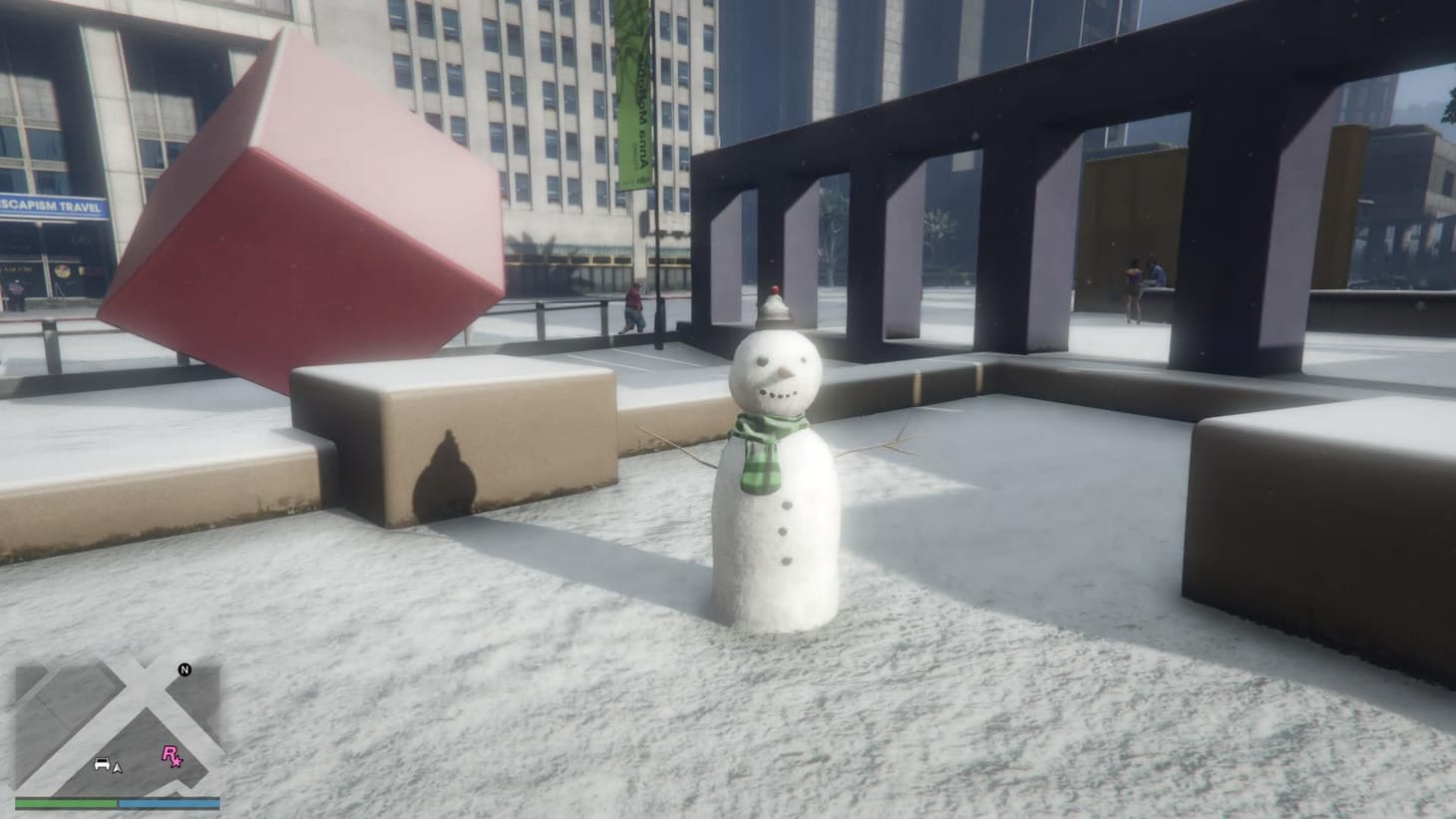This screenshot has height=819, width=1456.
Task: Click the north "N" compass icon on the minimap
Action: click(x=184, y=670)
